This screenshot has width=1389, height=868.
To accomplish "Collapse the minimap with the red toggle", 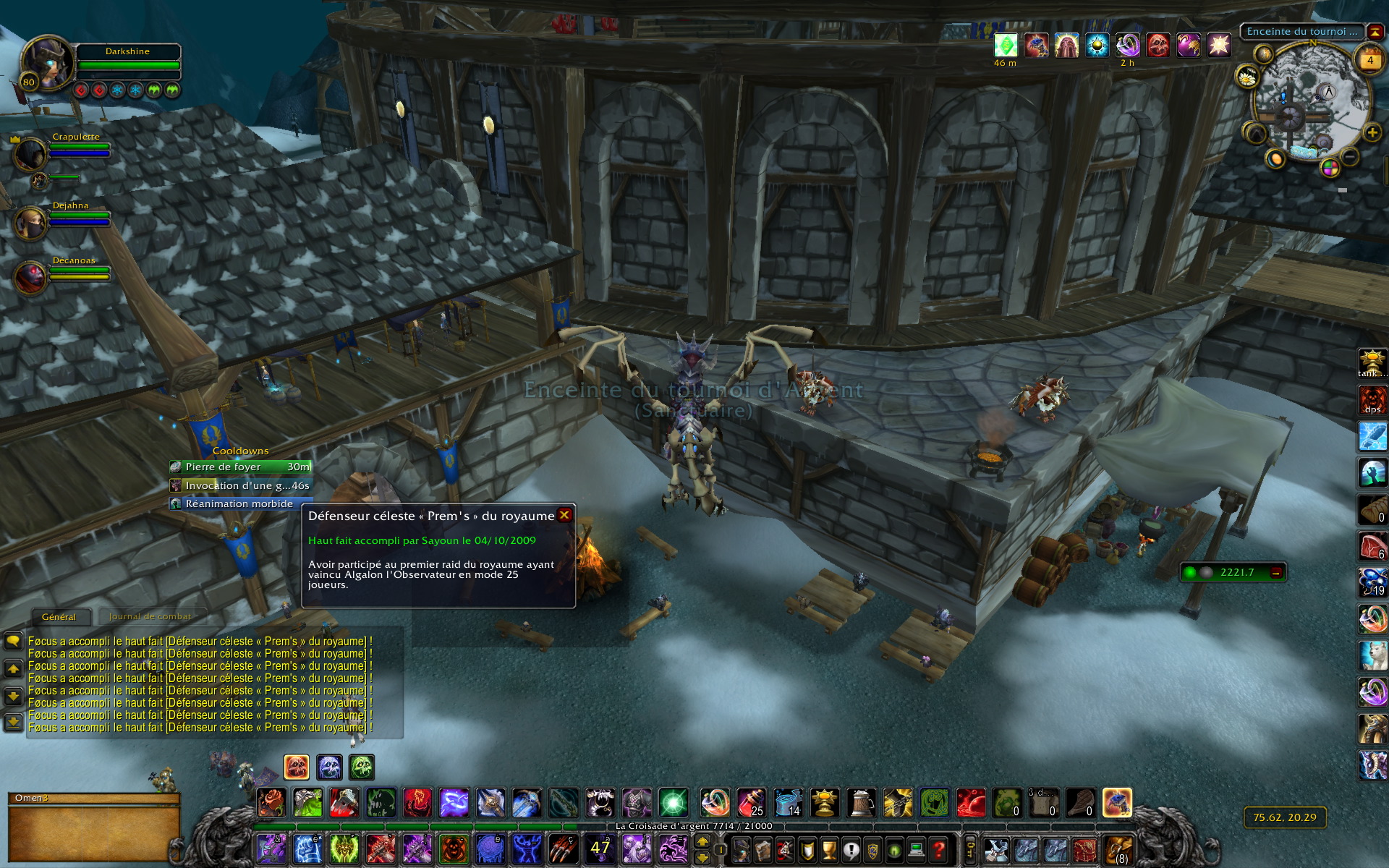I will click(1375, 32).
